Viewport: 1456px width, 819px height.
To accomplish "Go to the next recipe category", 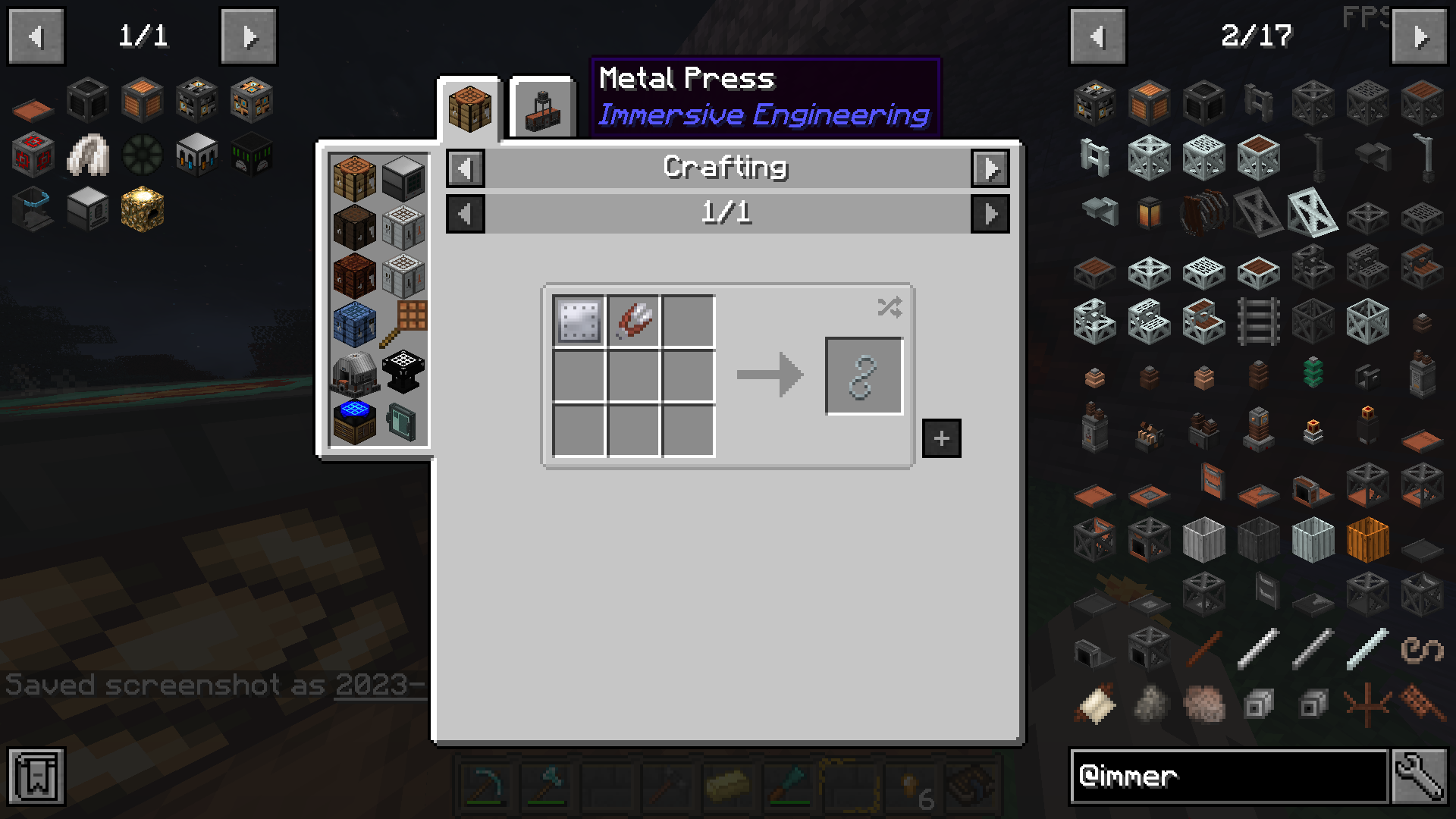I will (x=990, y=168).
